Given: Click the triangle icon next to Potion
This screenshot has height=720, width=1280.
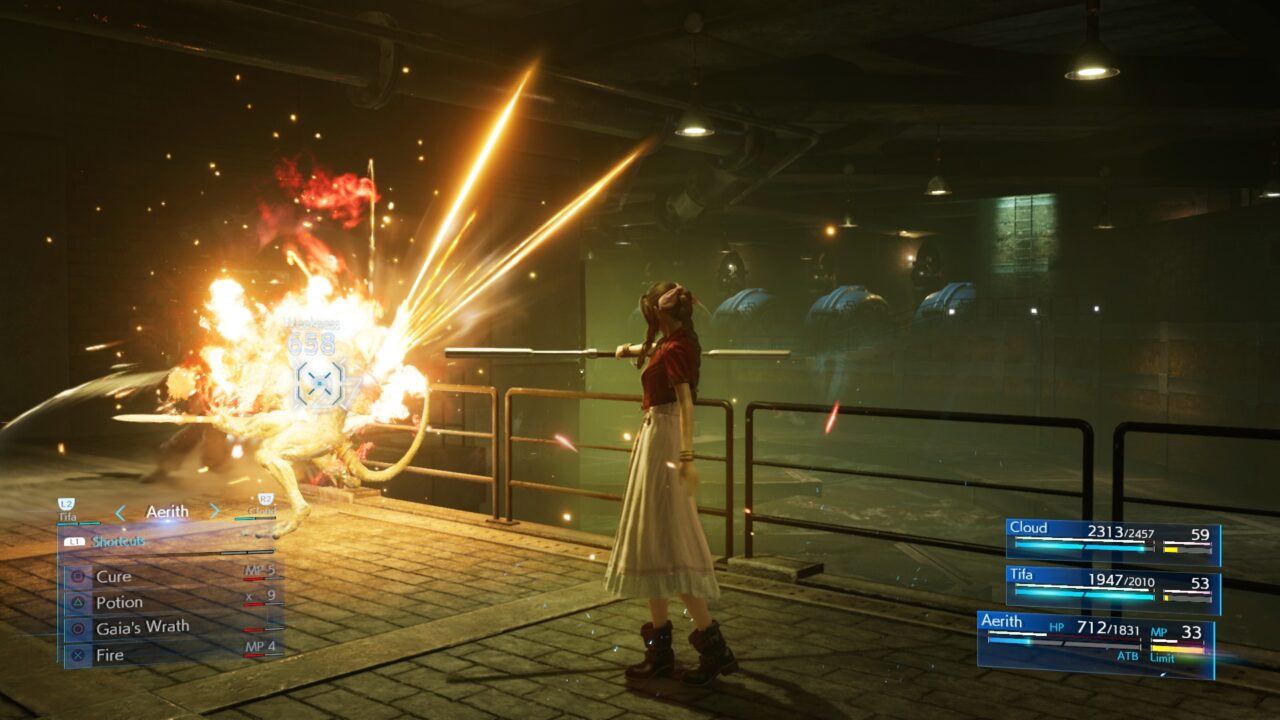Looking at the screenshot, I should 79,602.
